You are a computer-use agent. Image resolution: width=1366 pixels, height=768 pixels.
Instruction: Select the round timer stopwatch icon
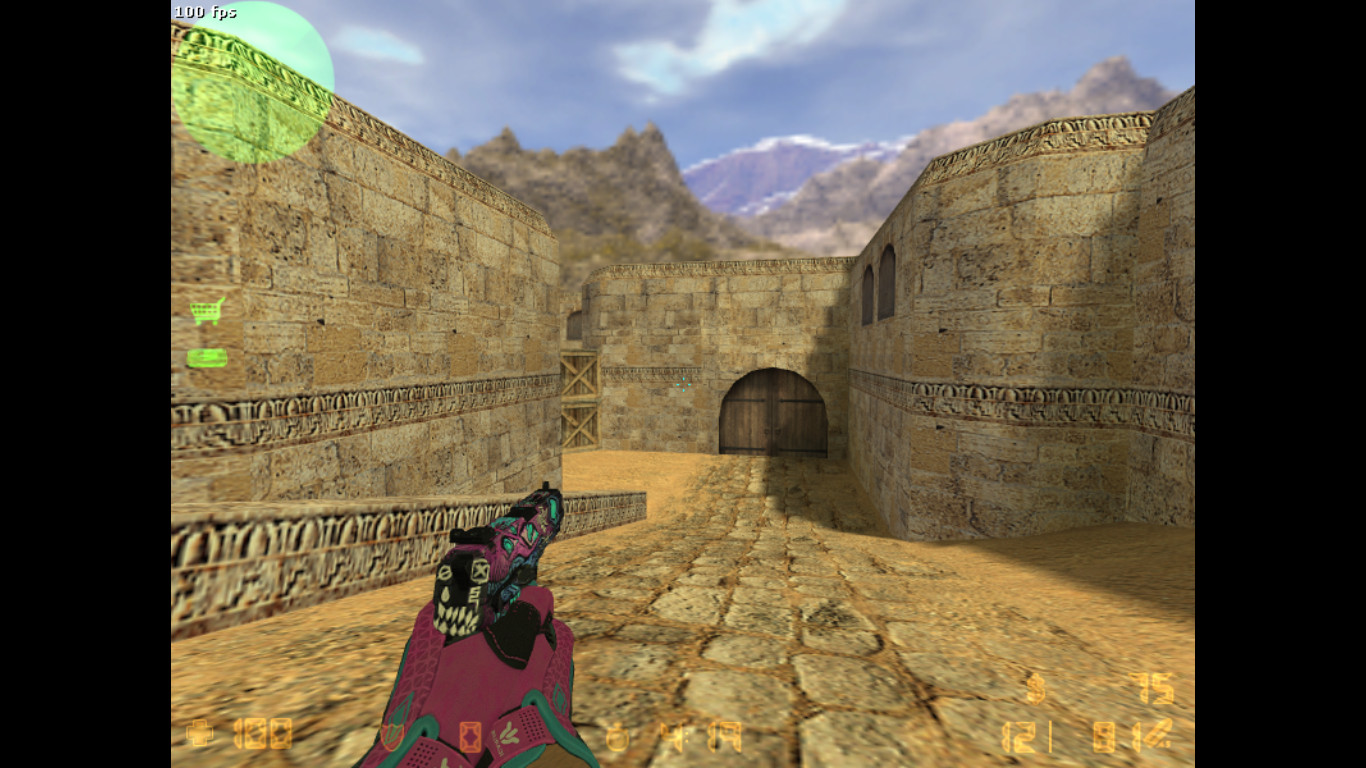point(620,737)
